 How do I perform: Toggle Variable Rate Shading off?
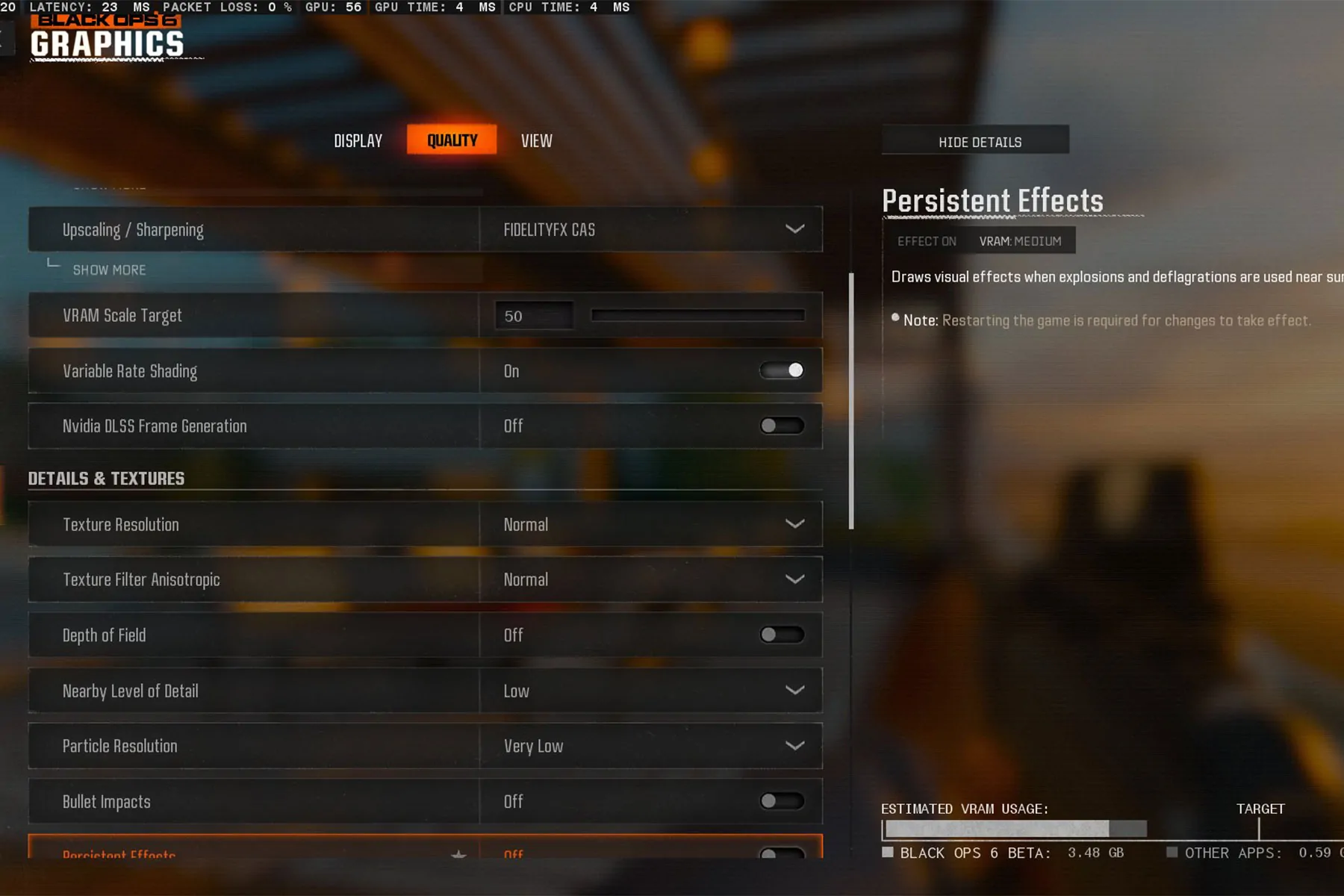781,370
